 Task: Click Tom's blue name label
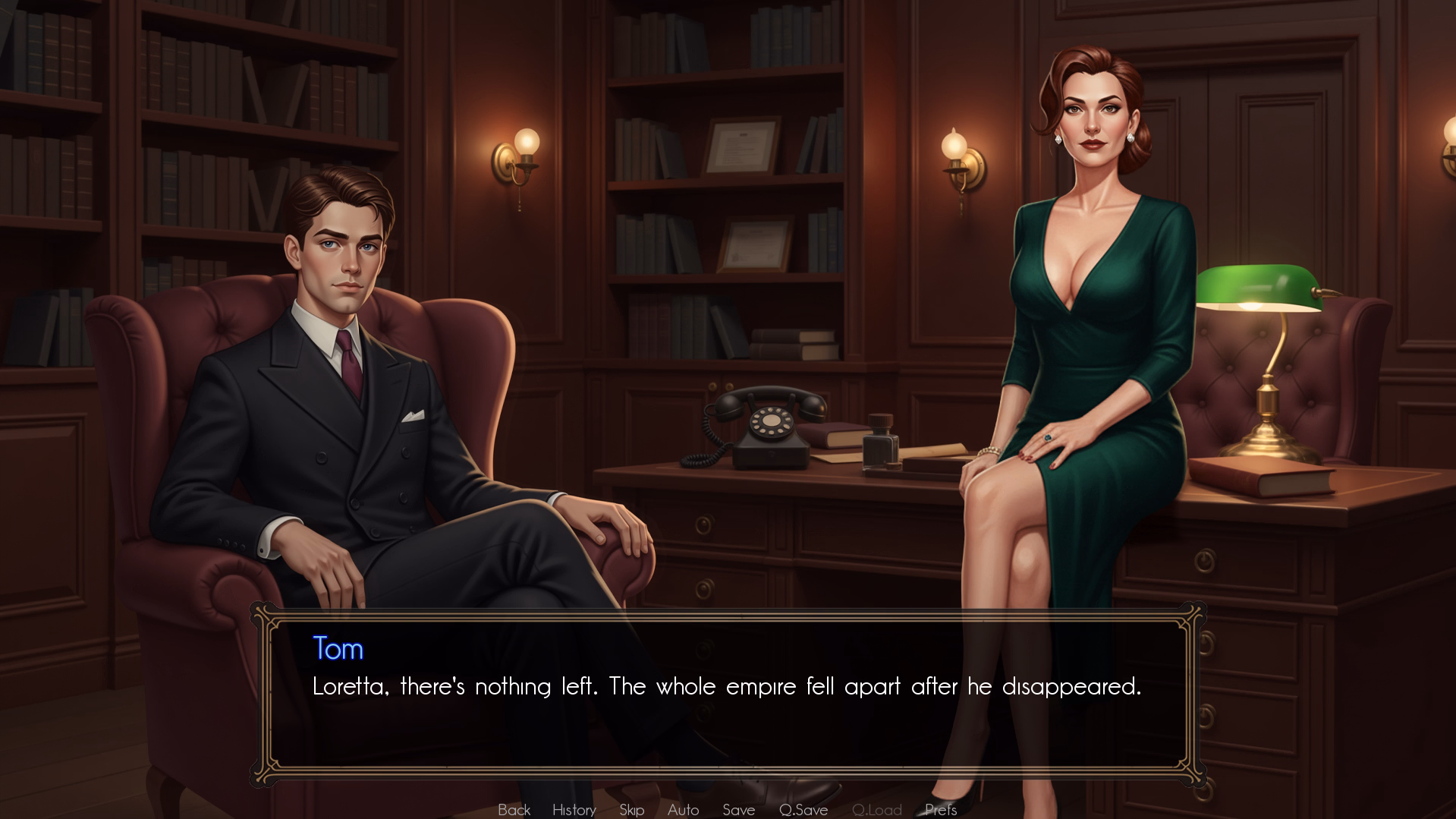(x=338, y=650)
